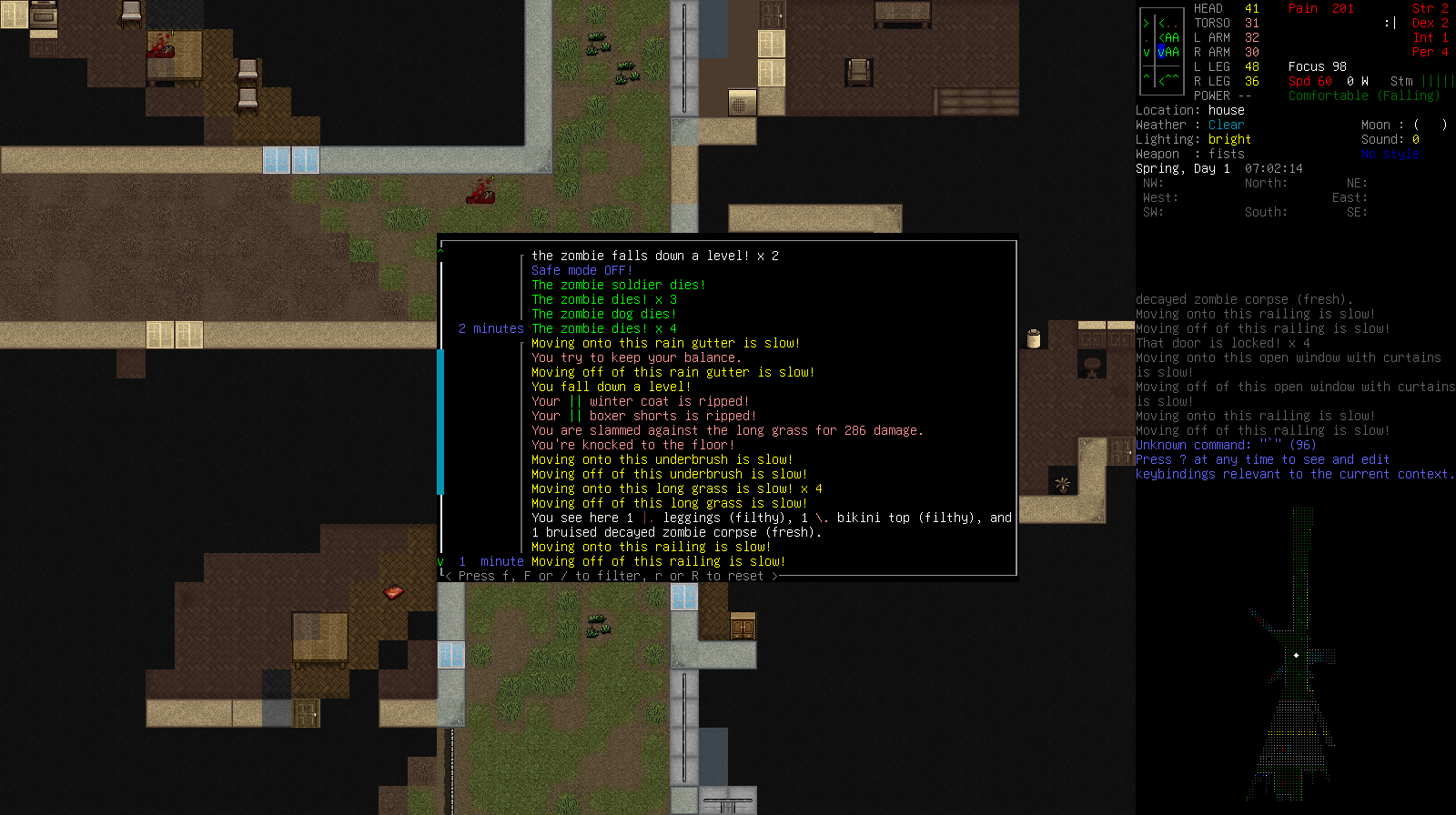Toggle safe mode via the Safe mode OFF message
The image size is (1456, 815).
coord(582,270)
